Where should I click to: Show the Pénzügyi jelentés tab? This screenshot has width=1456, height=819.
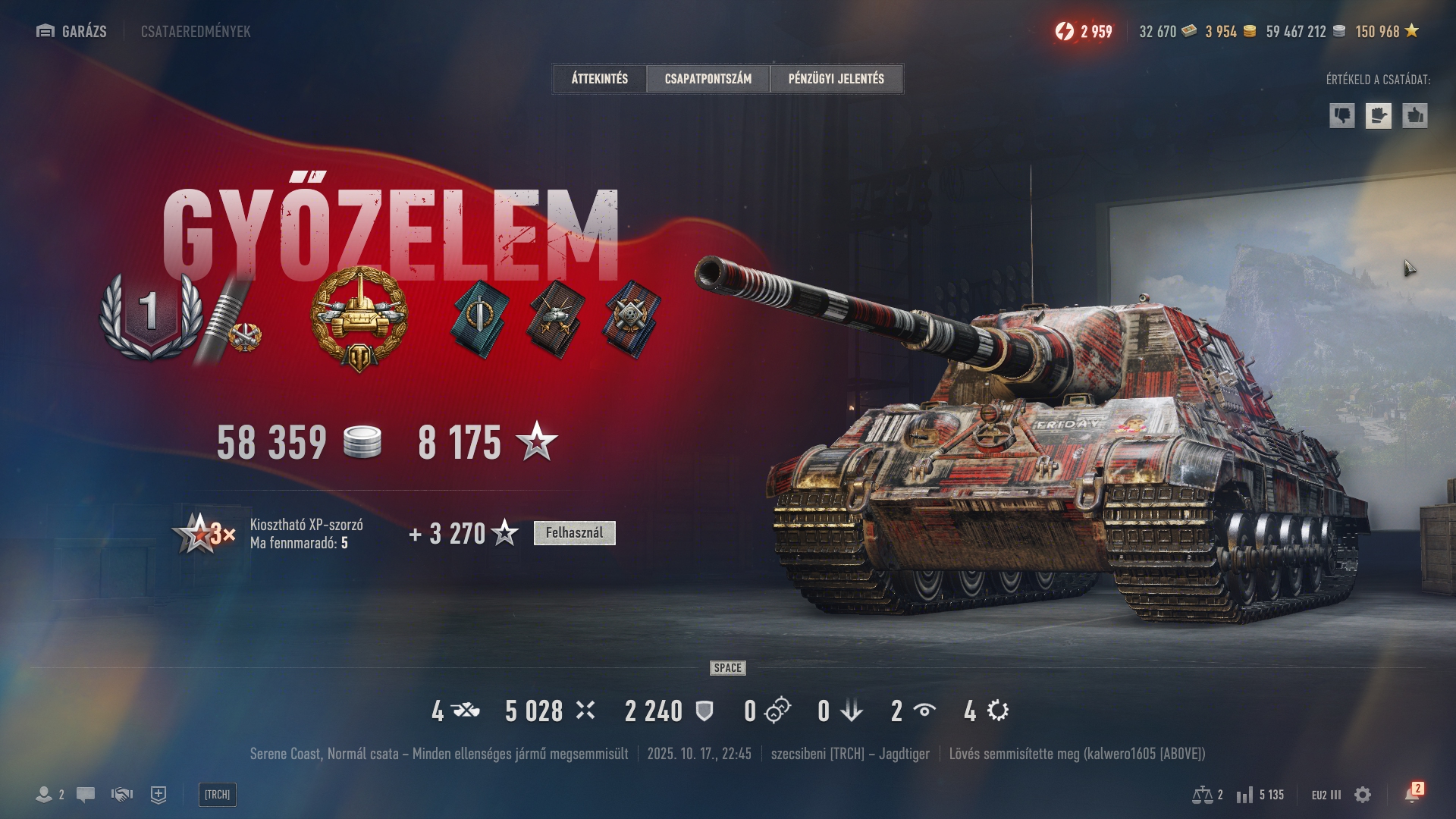pyautogui.click(x=836, y=79)
